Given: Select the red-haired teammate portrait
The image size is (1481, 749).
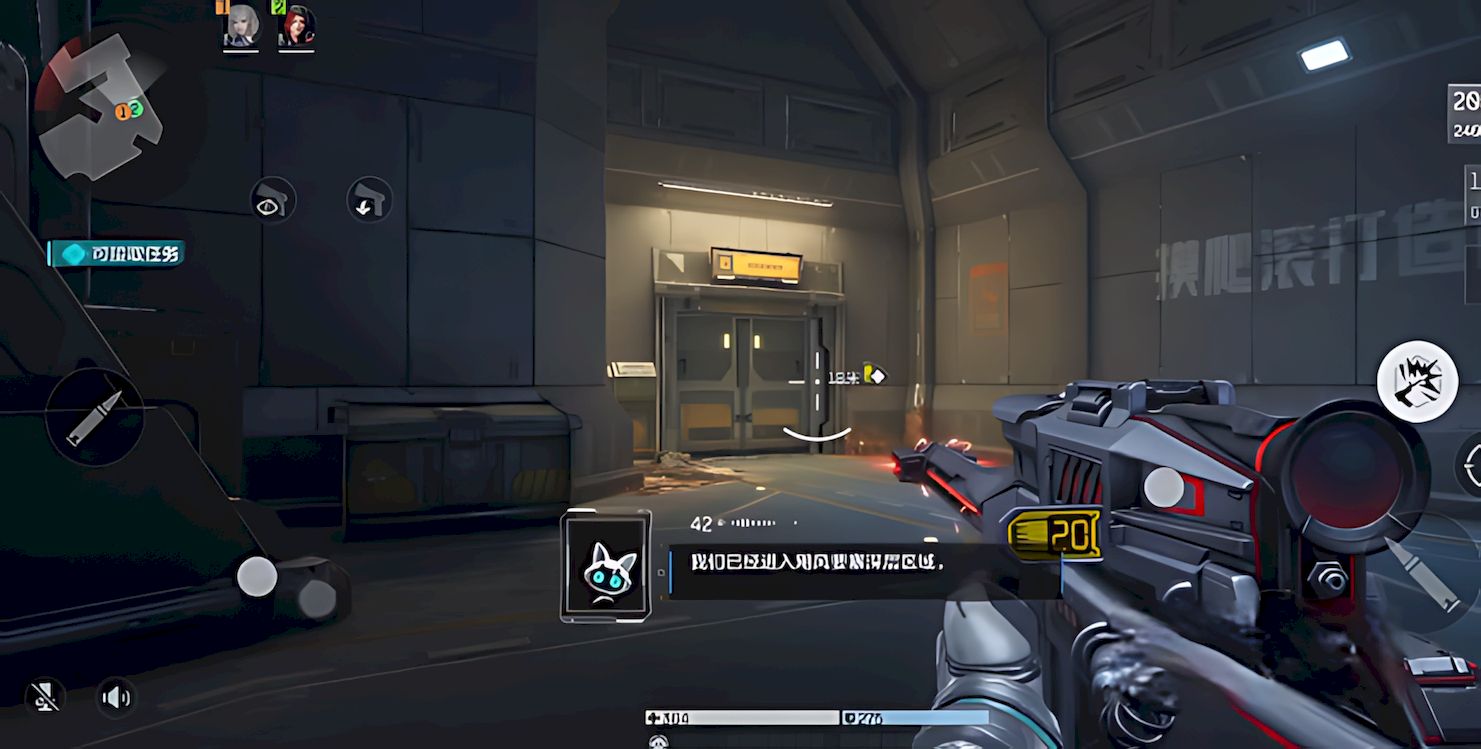Looking at the screenshot, I should coord(296,27).
